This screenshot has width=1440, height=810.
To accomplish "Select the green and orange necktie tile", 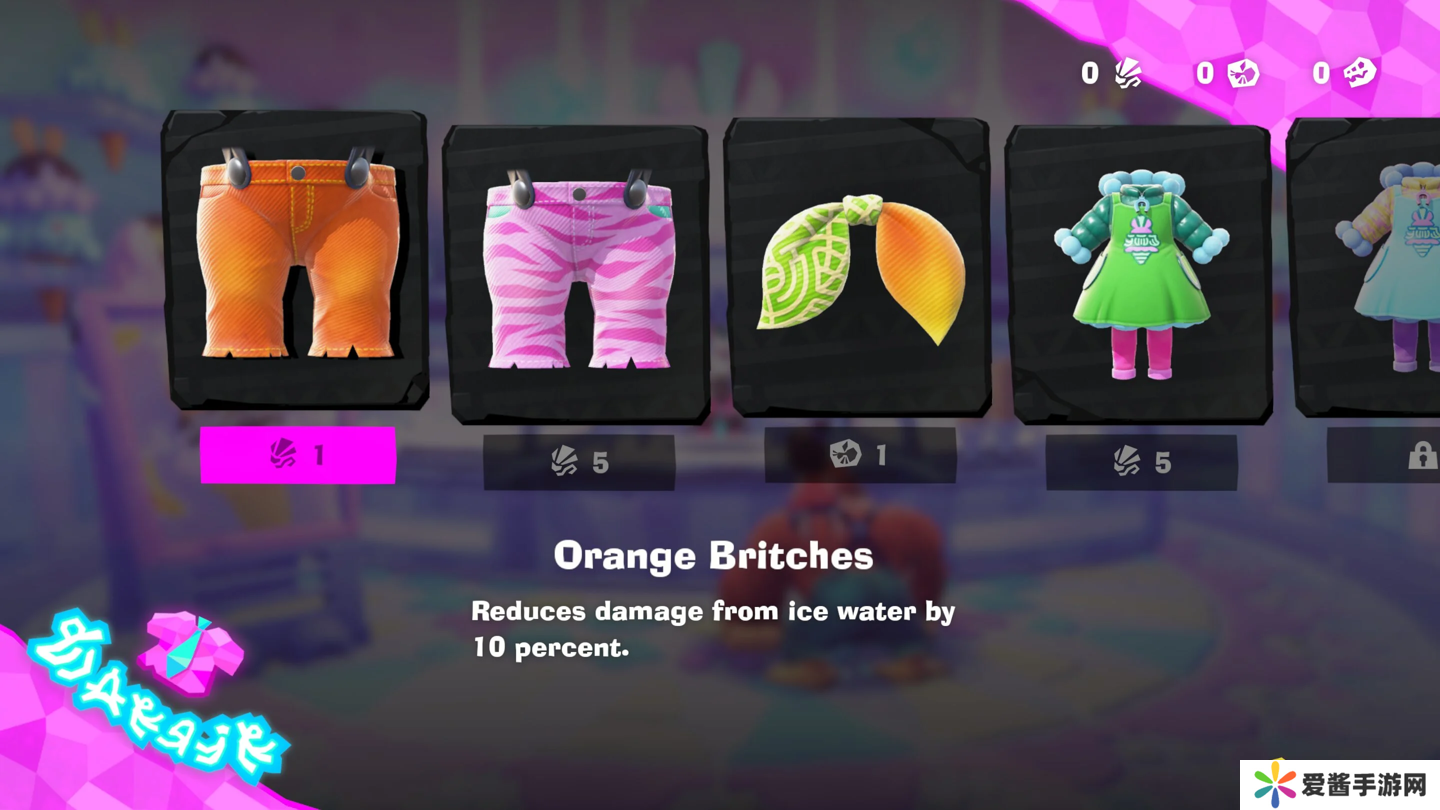I will (858, 267).
